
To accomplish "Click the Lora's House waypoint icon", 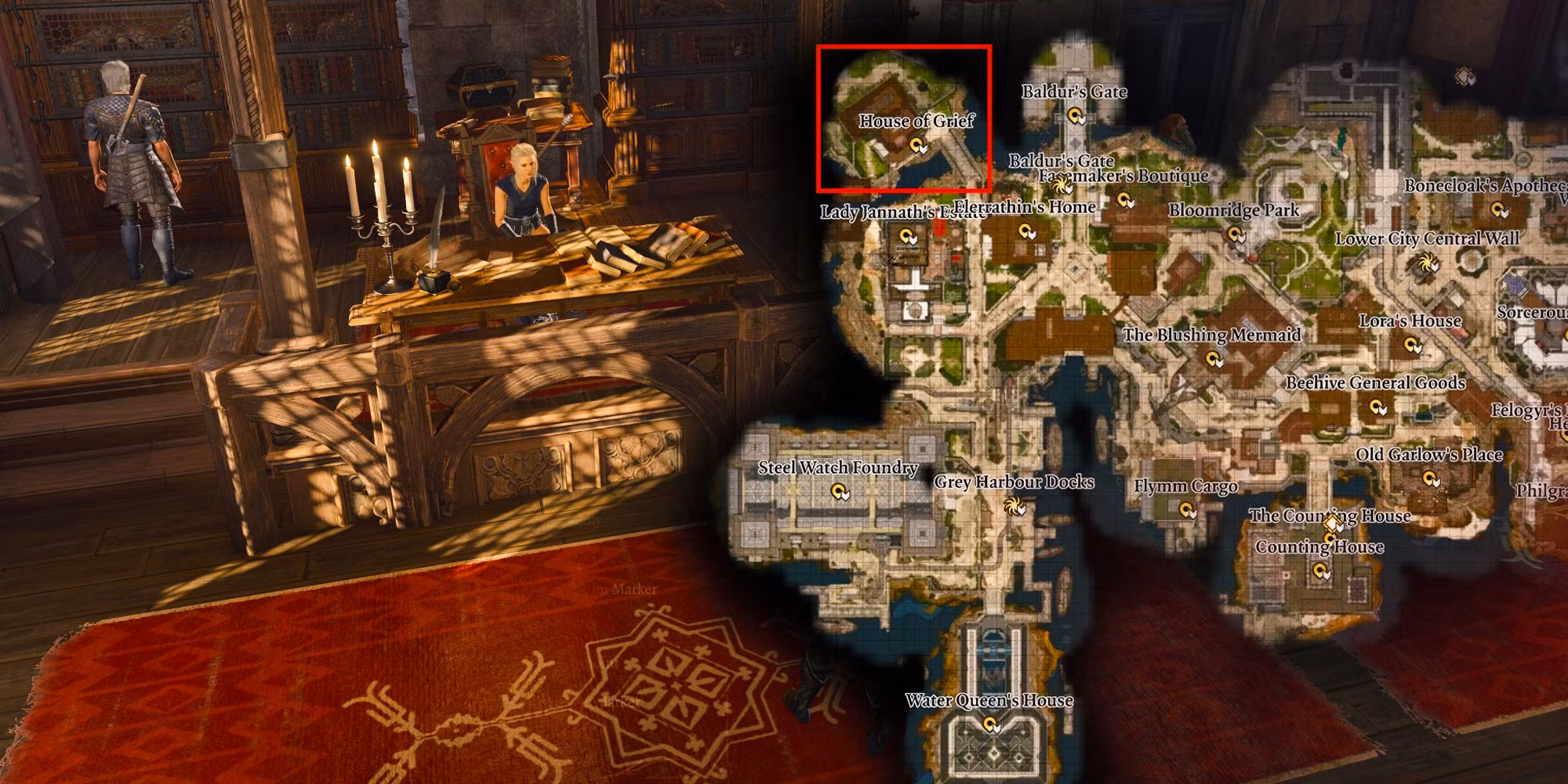I will click(x=1412, y=343).
